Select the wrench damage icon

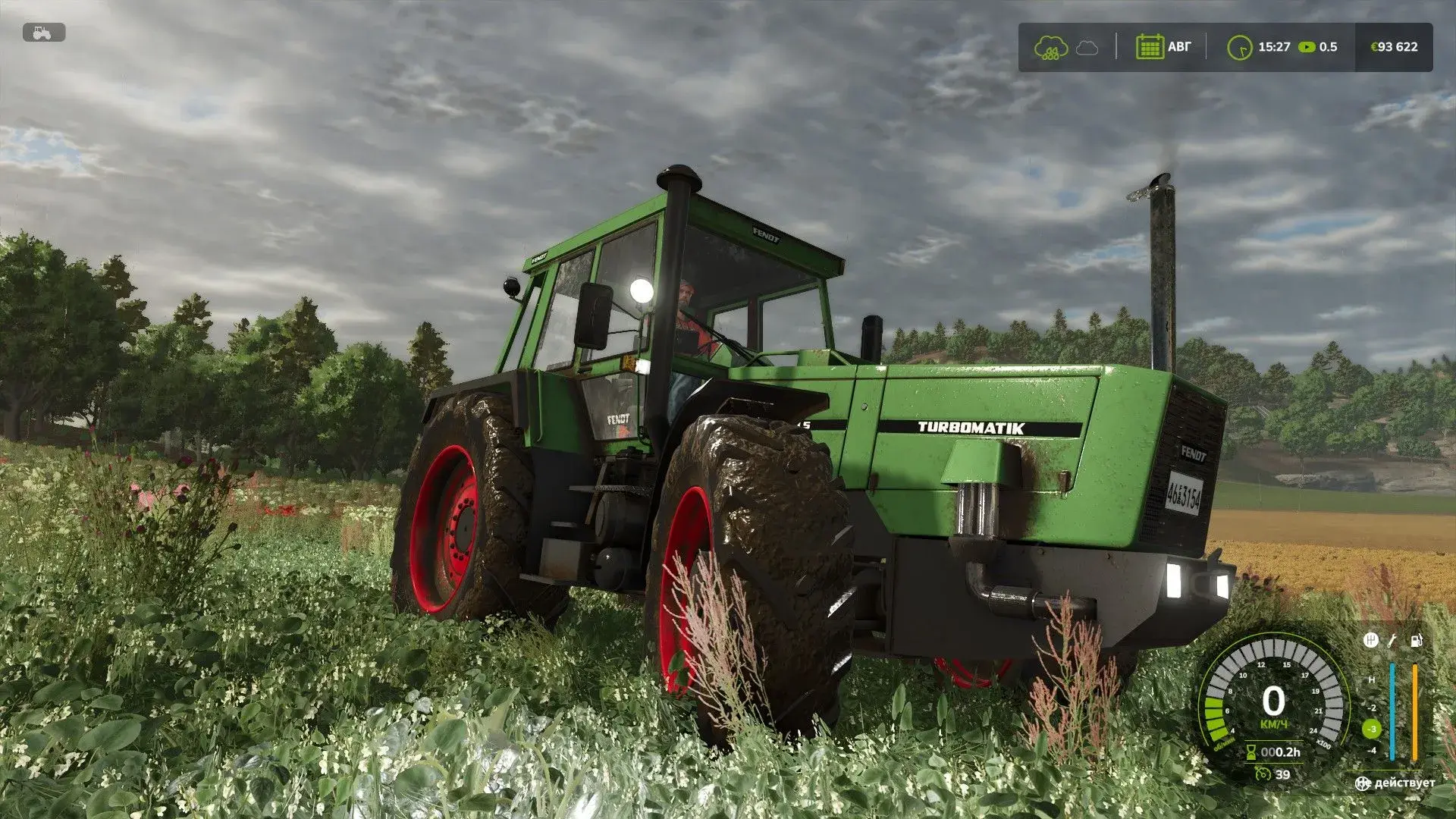pyautogui.click(x=1393, y=641)
